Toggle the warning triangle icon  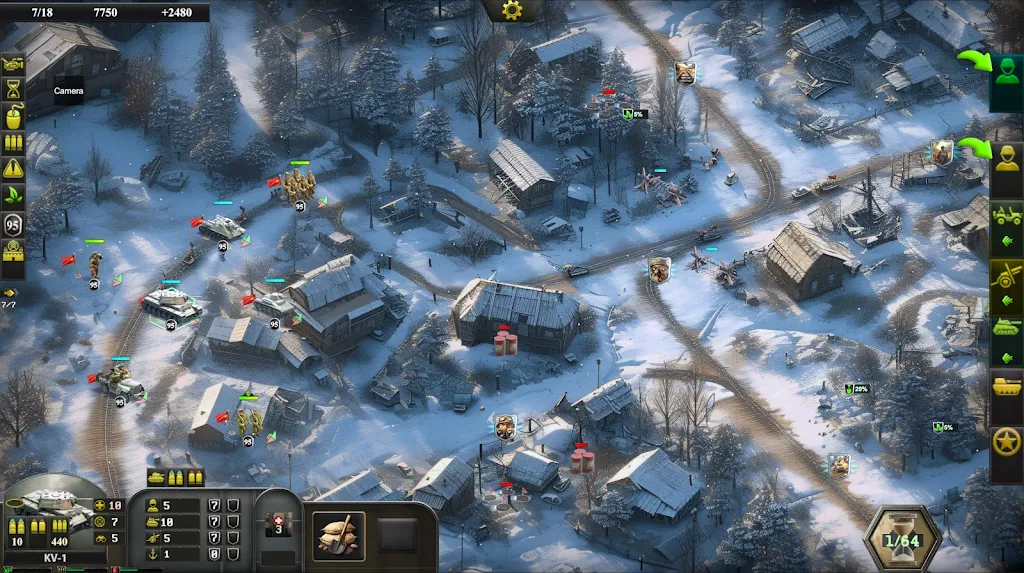tap(14, 170)
